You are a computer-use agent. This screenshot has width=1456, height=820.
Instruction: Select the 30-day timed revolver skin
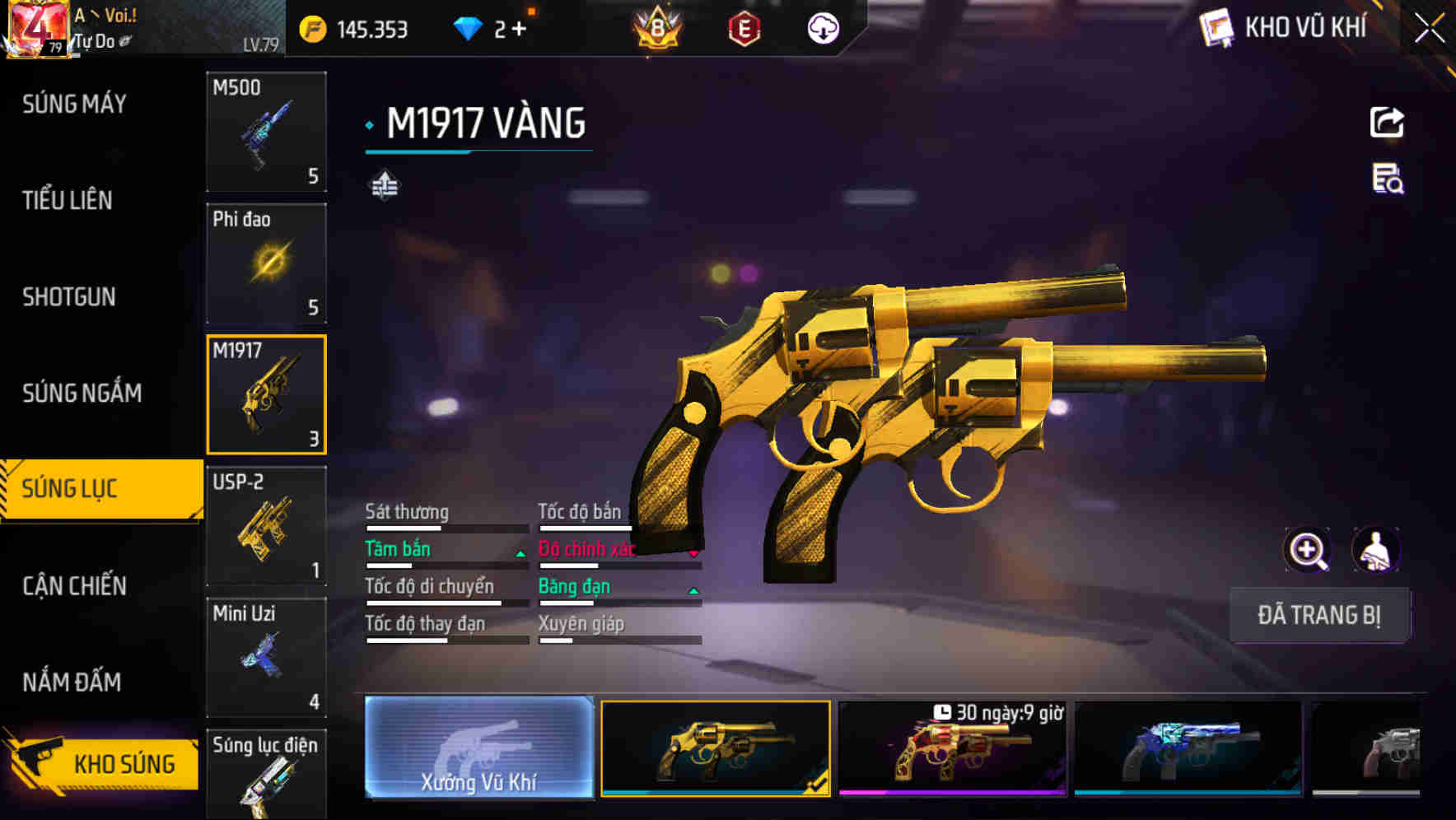[x=952, y=748]
